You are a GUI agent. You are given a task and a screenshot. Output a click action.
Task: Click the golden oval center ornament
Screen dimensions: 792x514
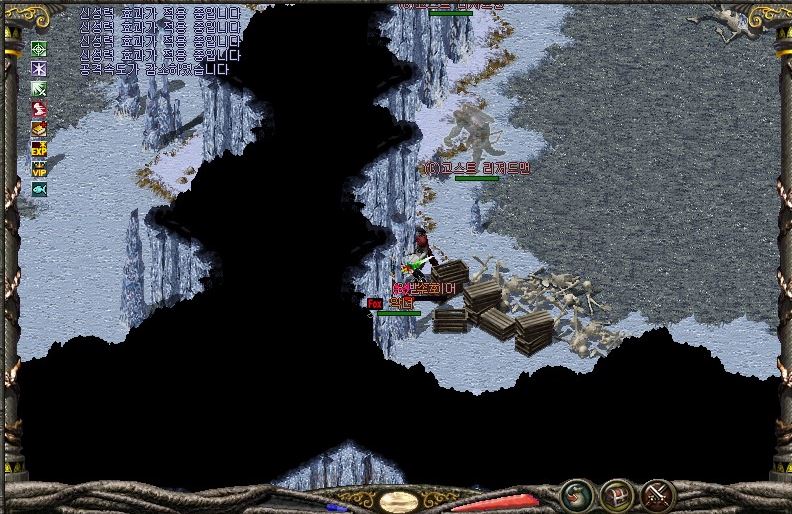pos(399,501)
